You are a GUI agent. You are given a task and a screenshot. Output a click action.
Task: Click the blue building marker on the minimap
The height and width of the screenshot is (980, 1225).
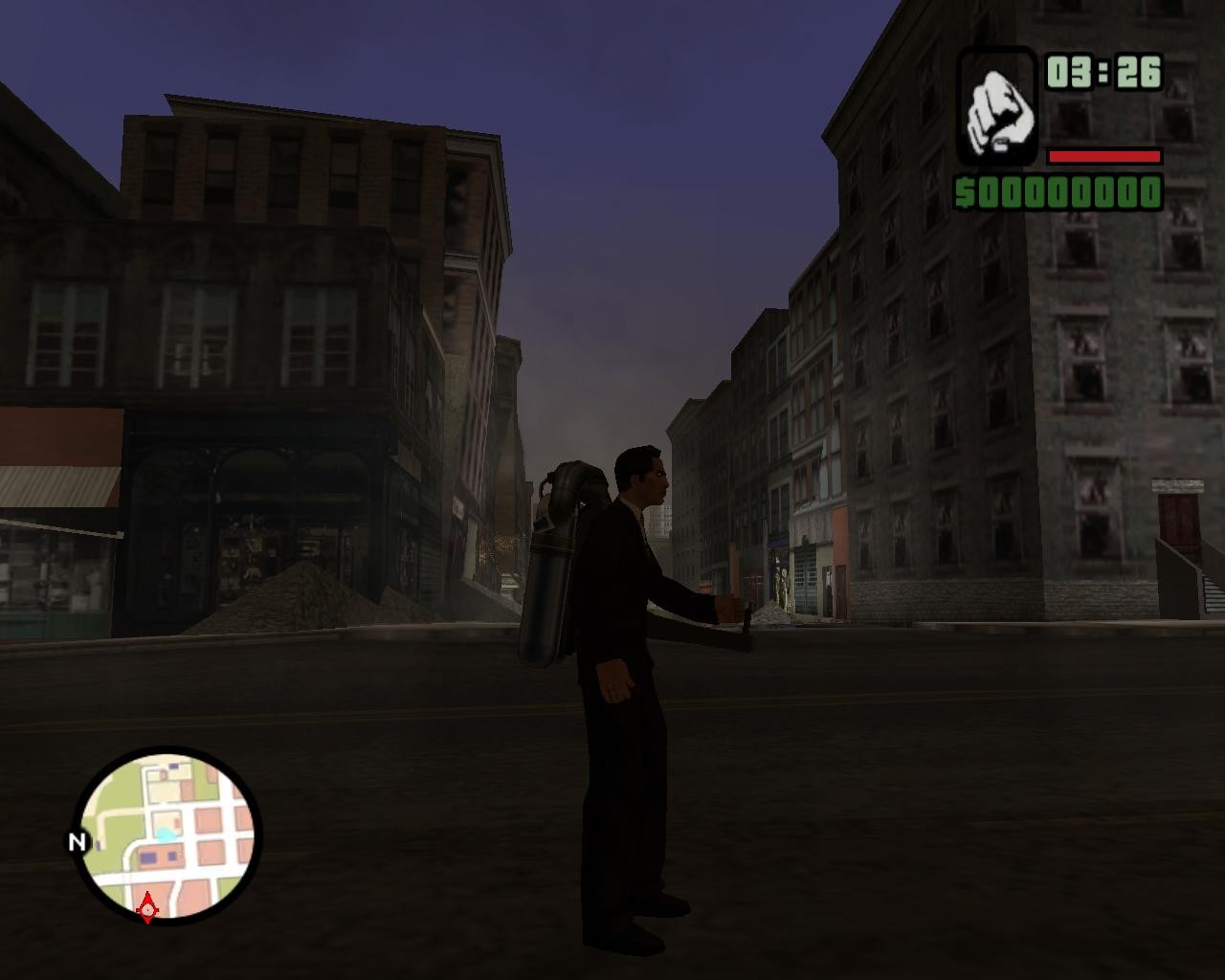pyautogui.click(x=150, y=857)
